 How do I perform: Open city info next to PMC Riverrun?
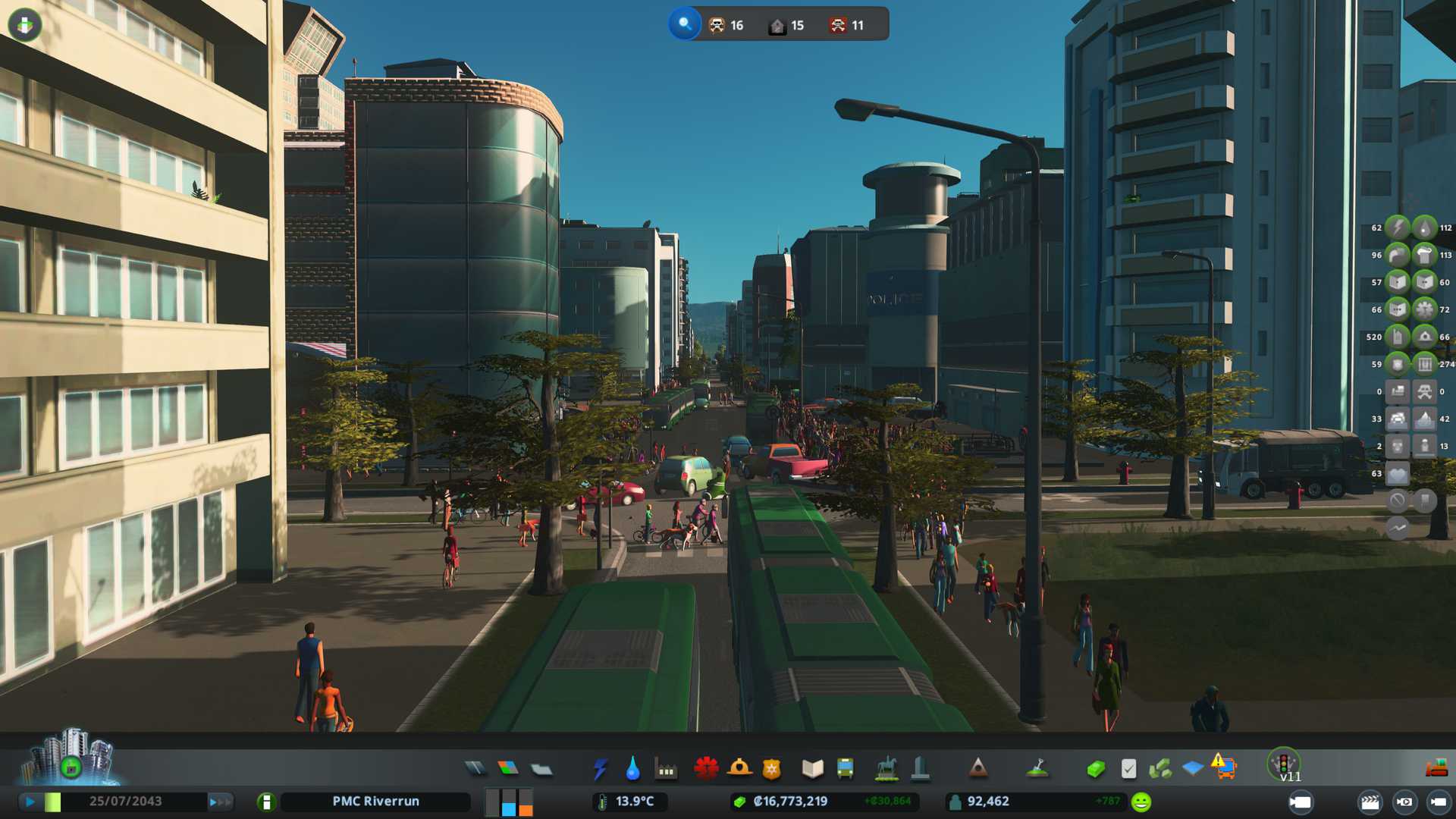coord(266,802)
